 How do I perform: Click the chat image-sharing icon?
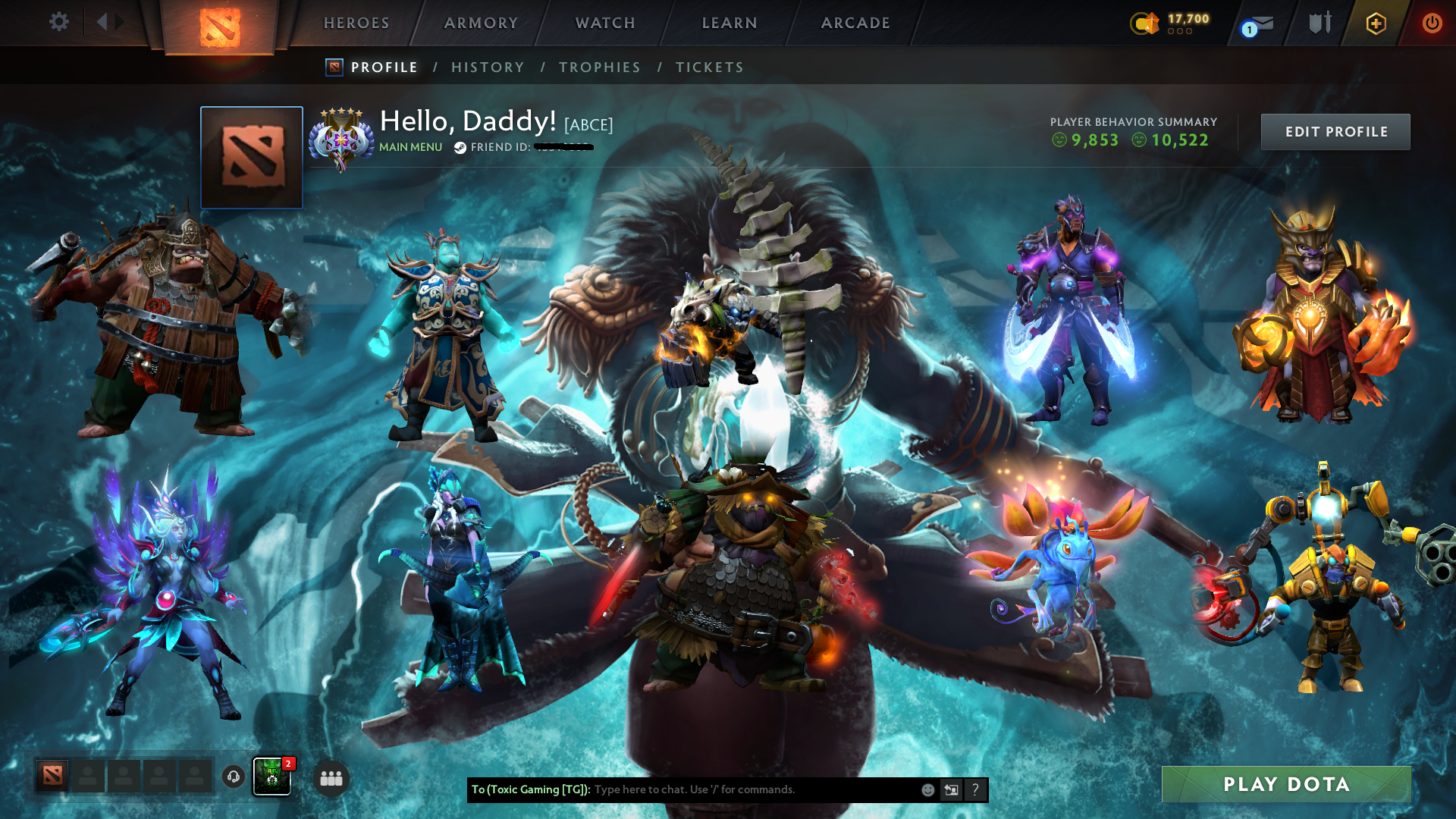tap(951, 789)
